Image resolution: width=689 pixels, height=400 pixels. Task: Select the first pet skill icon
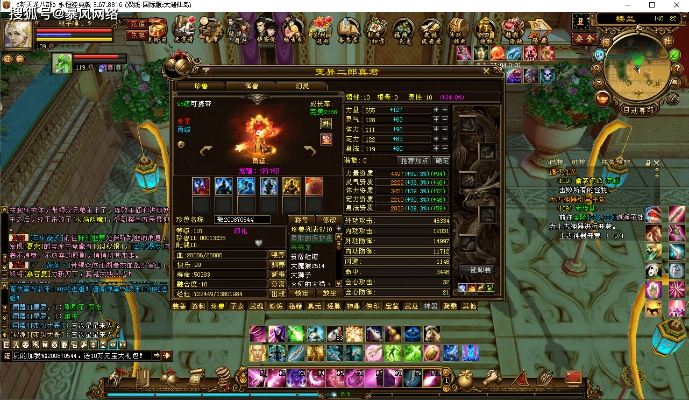tap(200, 186)
